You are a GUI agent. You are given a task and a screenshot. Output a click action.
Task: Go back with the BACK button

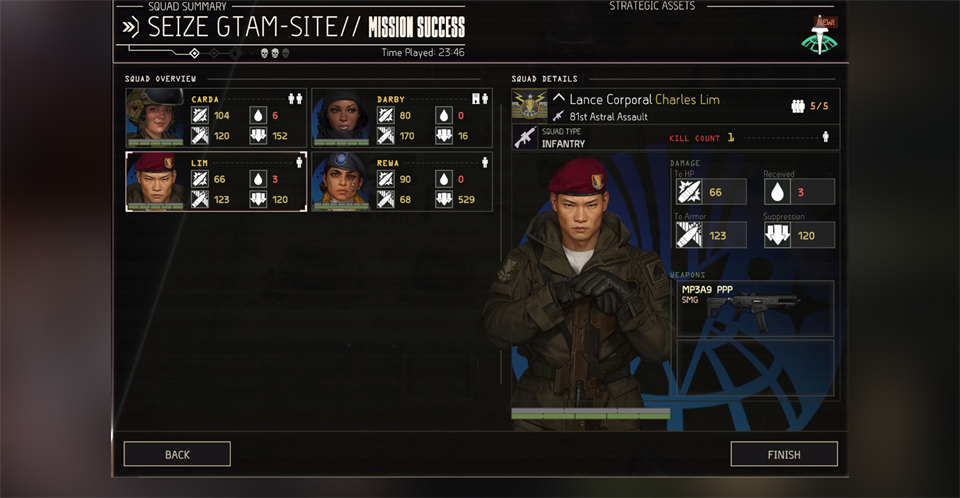(177, 454)
